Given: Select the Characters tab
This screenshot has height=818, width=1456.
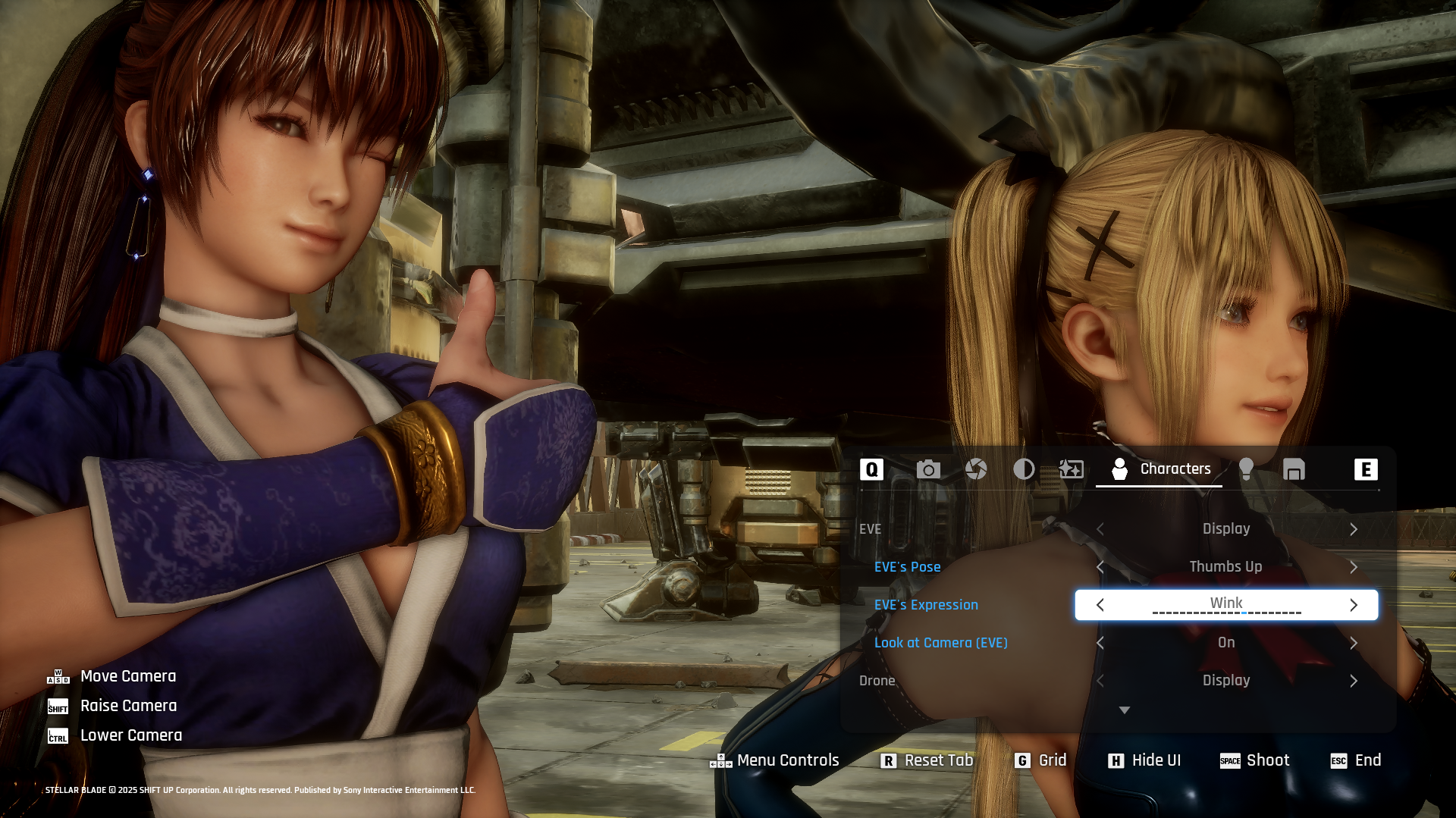Looking at the screenshot, I should (x=1159, y=469).
